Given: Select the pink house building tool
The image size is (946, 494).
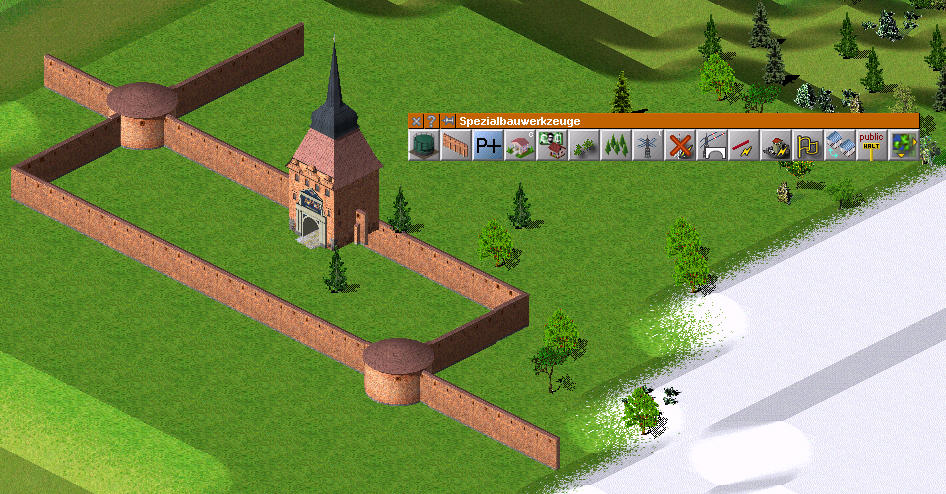Looking at the screenshot, I should pos(519,146).
